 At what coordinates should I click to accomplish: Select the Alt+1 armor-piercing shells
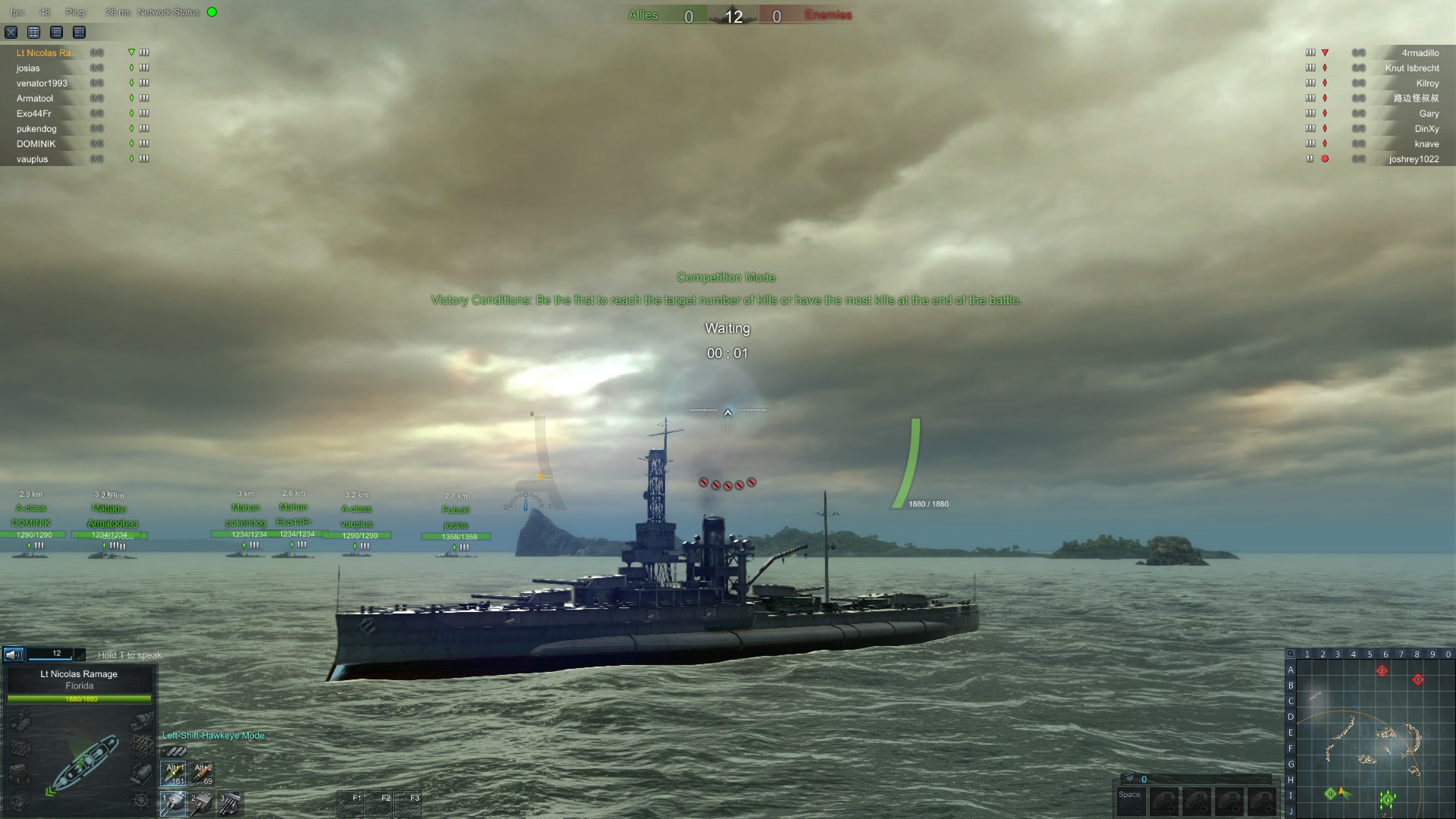(x=173, y=774)
